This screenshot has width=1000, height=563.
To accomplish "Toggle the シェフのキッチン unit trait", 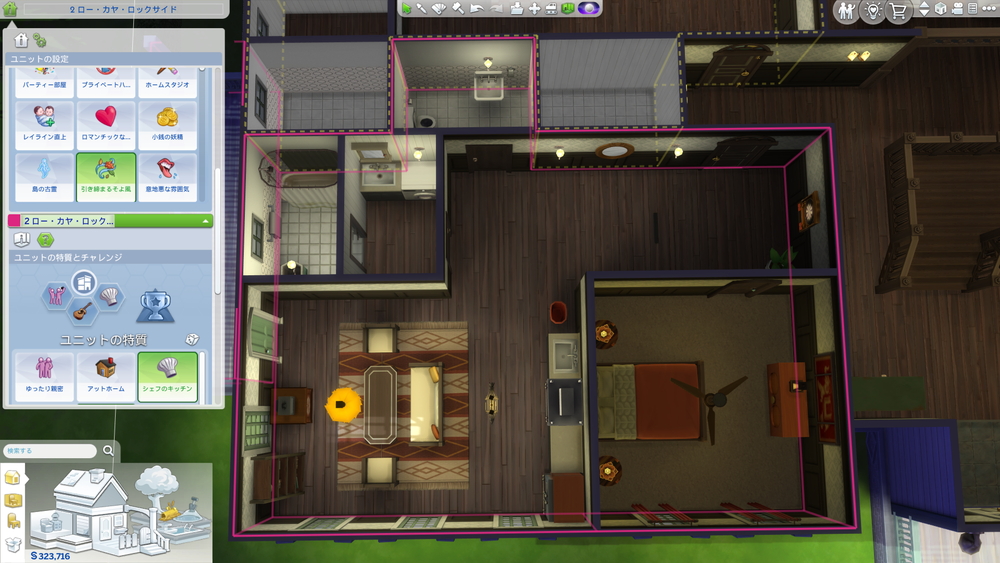I will 166,376.
